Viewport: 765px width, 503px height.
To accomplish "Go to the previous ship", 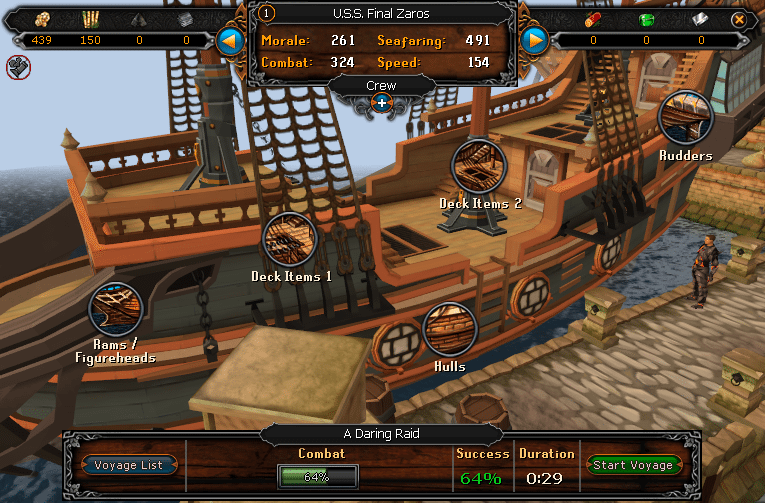I will click(x=231, y=41).
